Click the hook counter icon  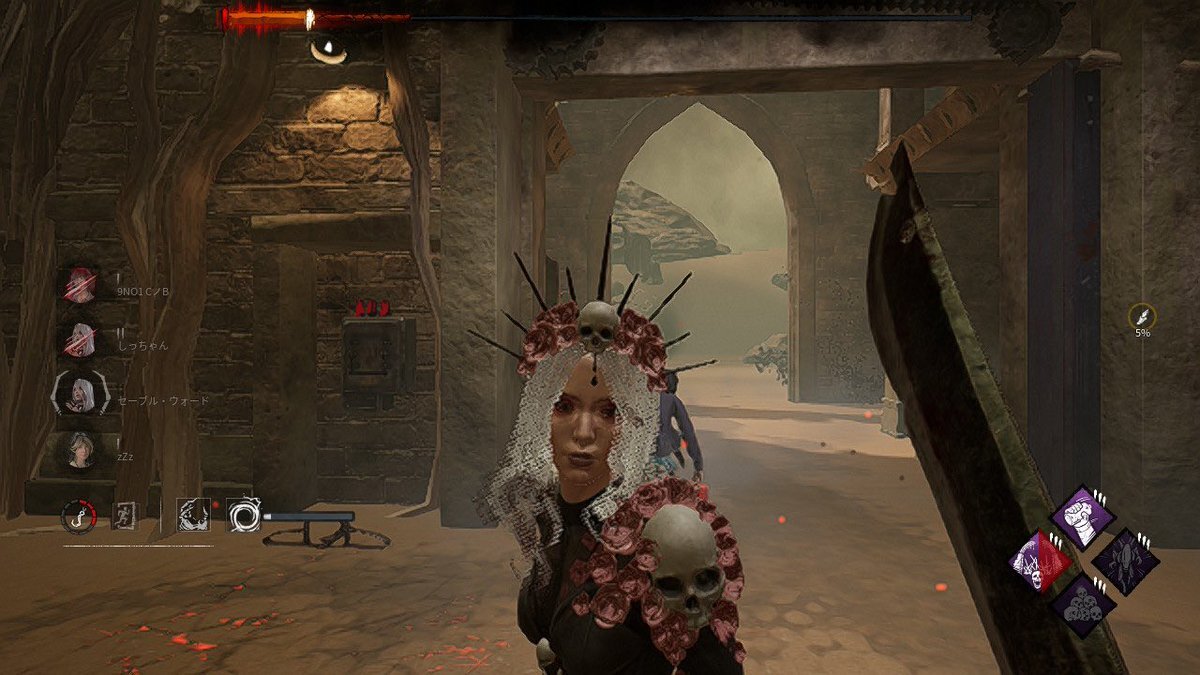(x=78, y=516)
